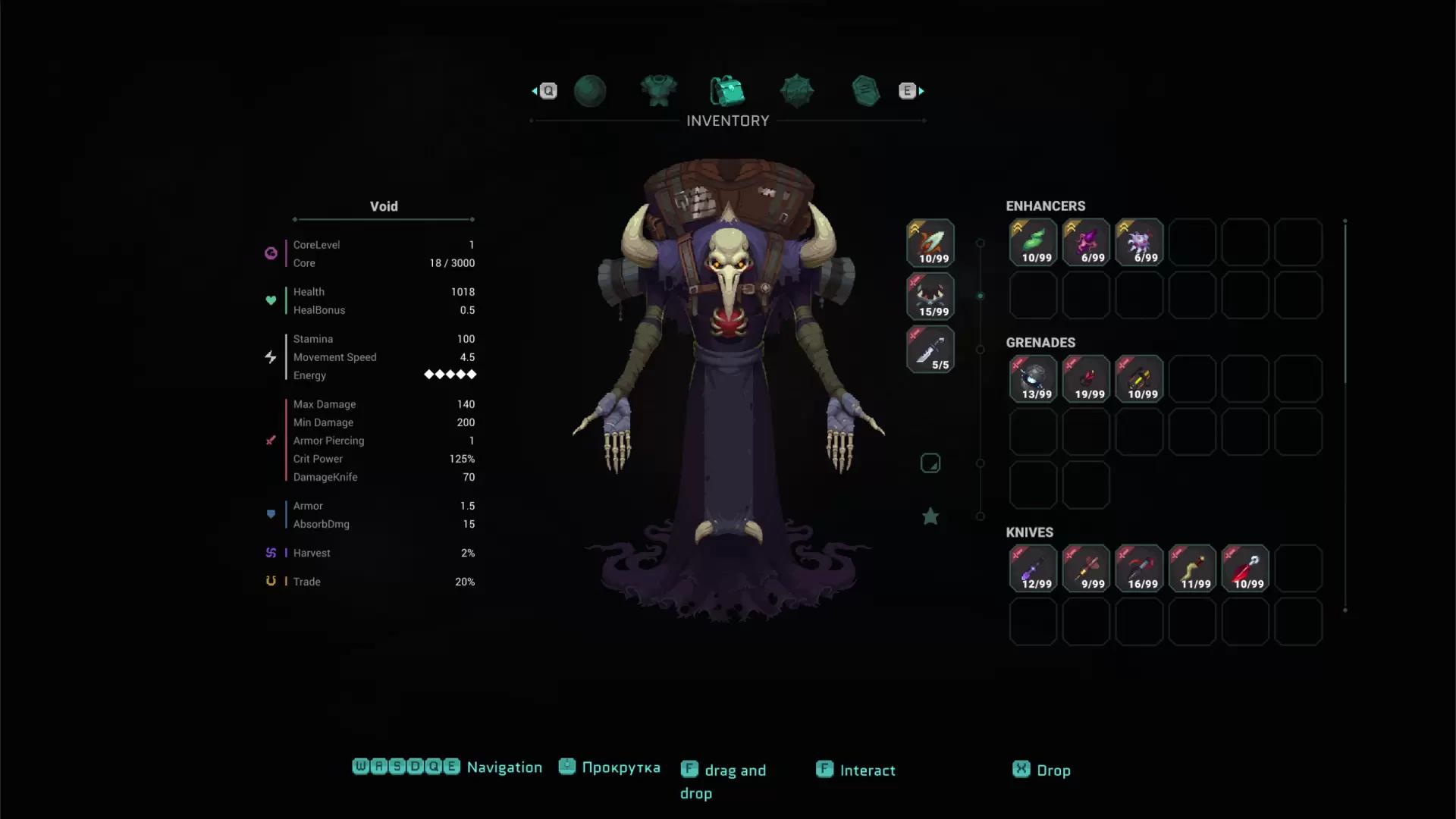Choose the red kunai knife
Viewport: 1456px width, 819px height.
pos(1245,569)
